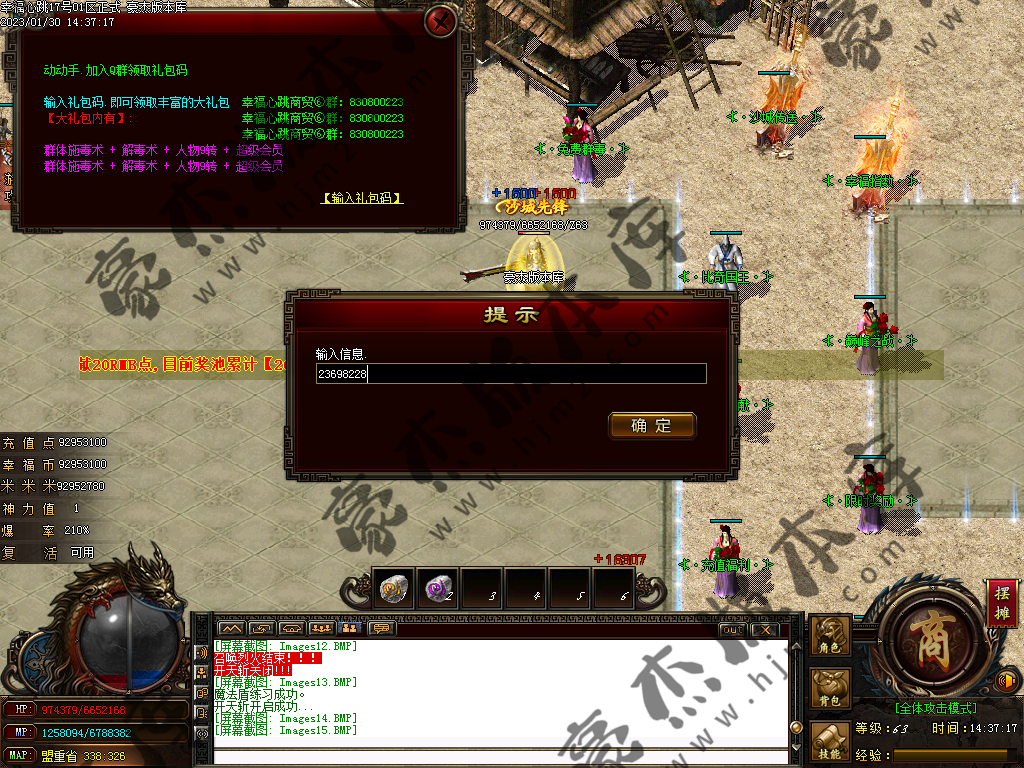The height and width of the screenshot is (768, 1024).
Task: Click the chat window's Out button
Action: [x=732, y=629]
